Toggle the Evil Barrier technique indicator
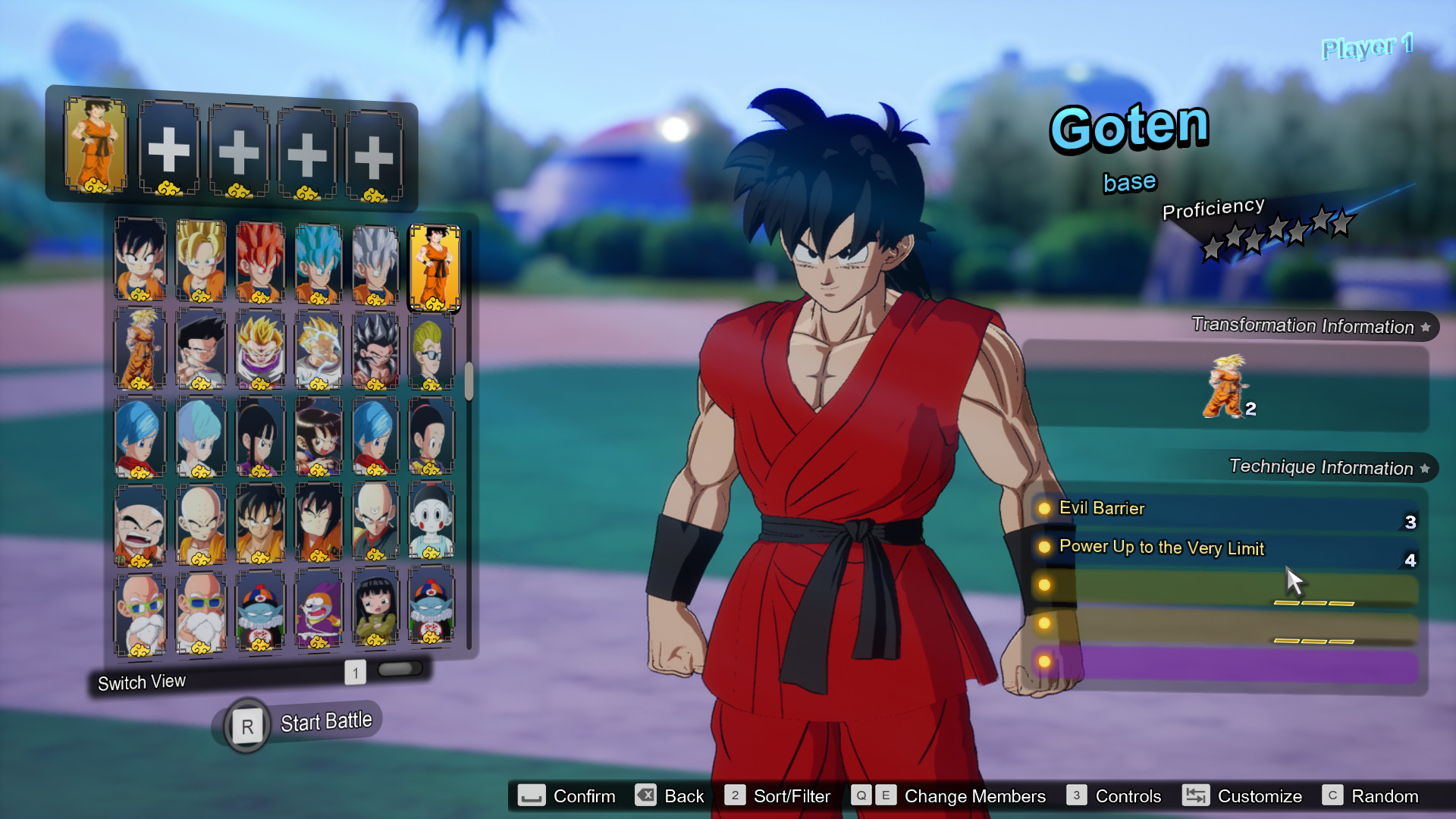Image resolution: width=1456 pixels, height=819 pixels. 1044,510
